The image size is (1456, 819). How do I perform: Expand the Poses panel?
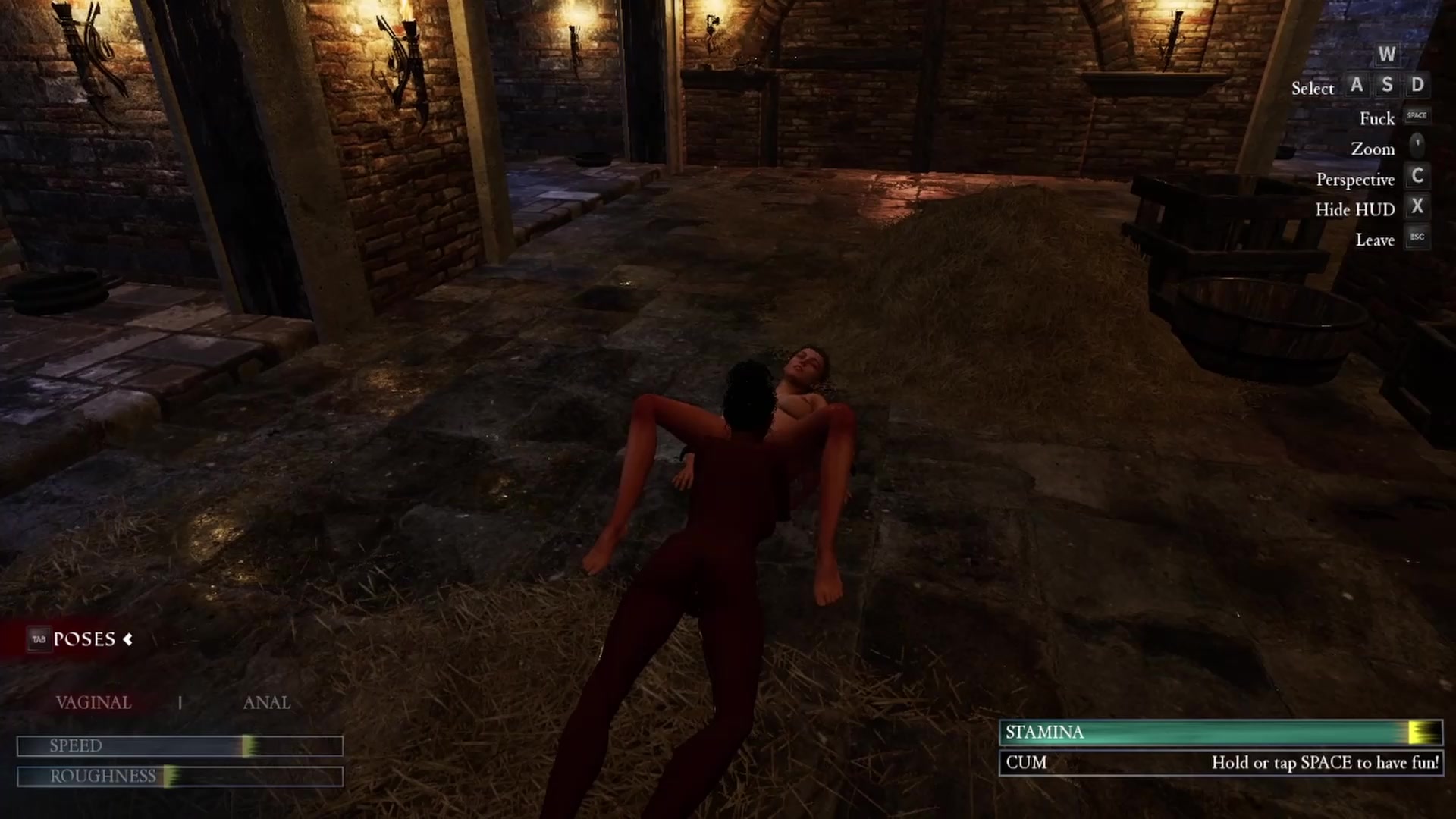(83, 639)
